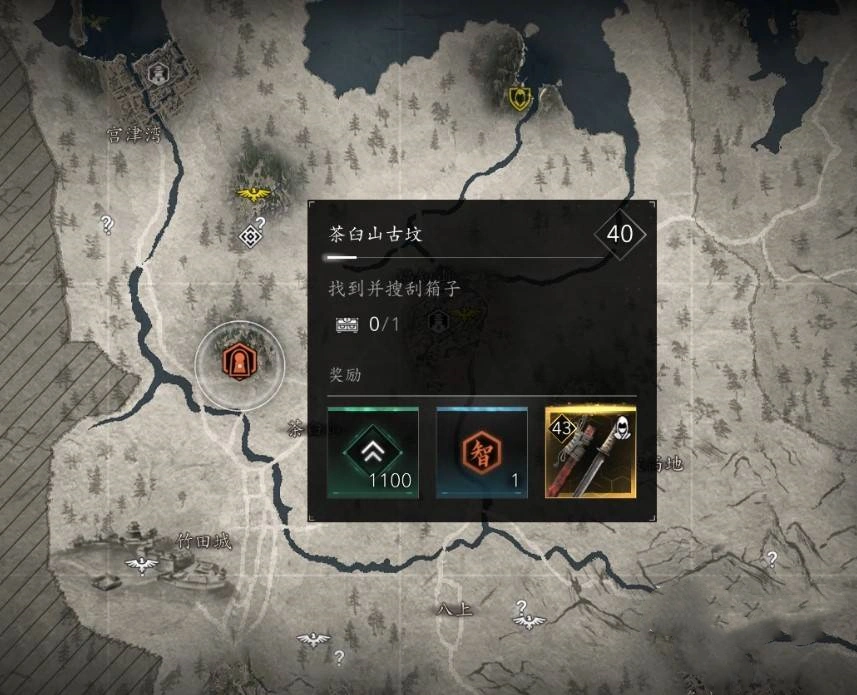Select the white diamond target marker

pos(251,236)
